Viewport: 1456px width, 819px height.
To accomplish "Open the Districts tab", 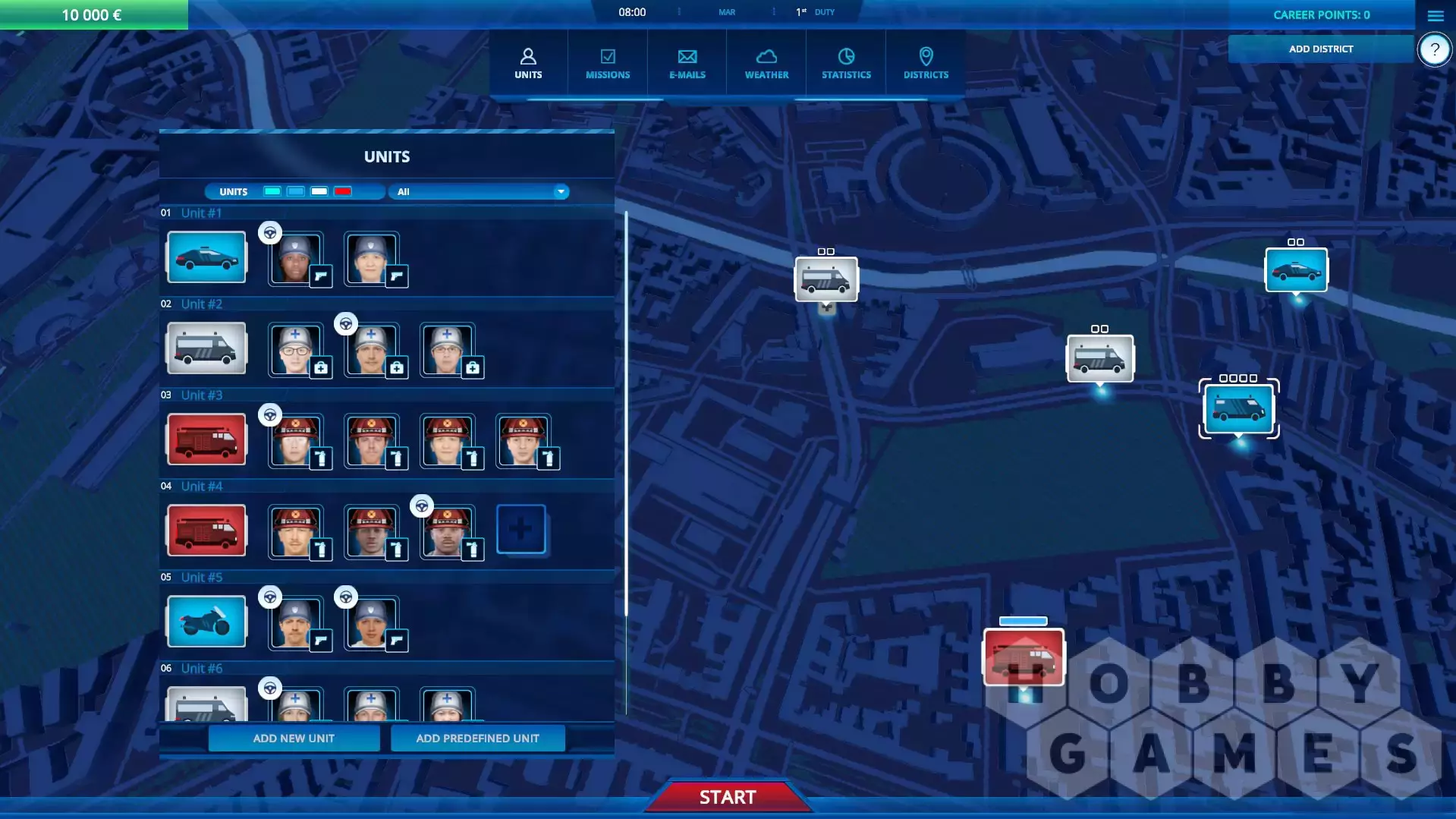I will coord(926,64).
